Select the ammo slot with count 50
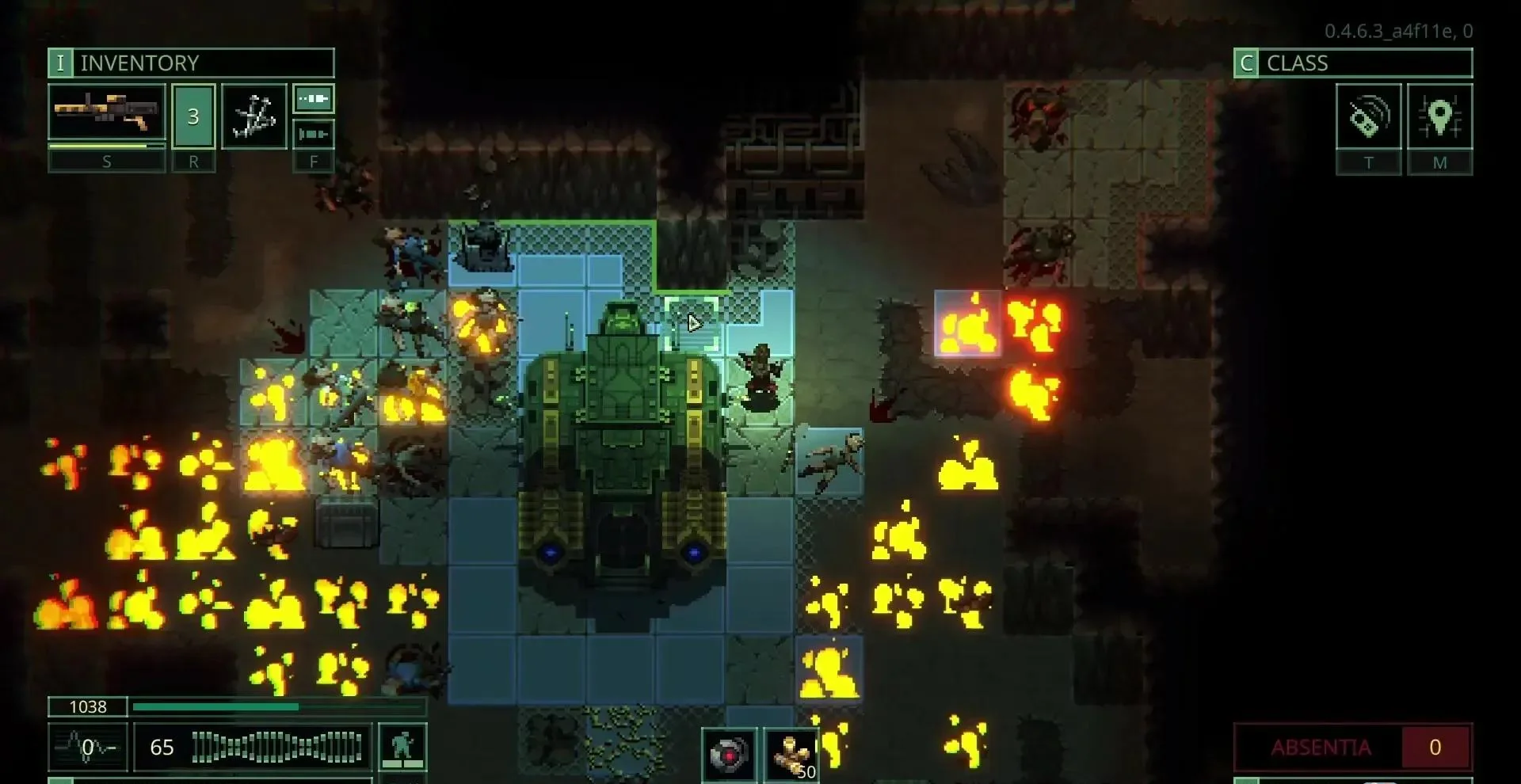 792,755
